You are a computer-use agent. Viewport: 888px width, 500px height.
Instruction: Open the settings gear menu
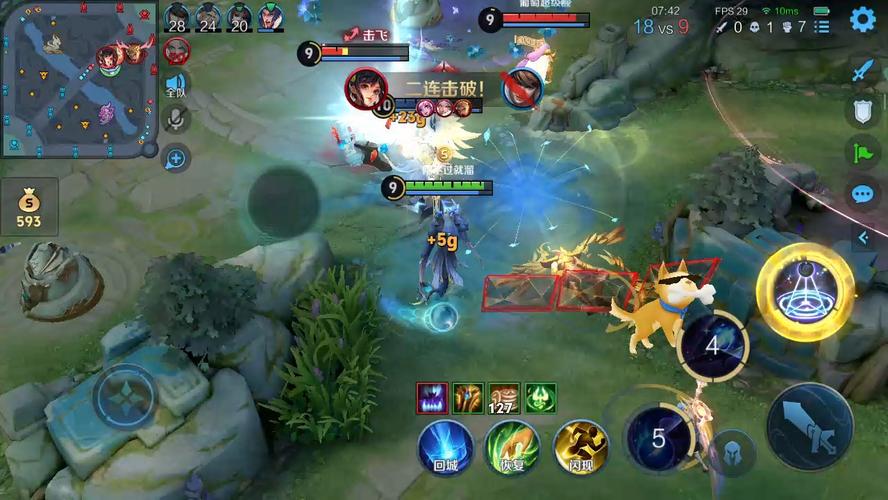coord(862,19)
